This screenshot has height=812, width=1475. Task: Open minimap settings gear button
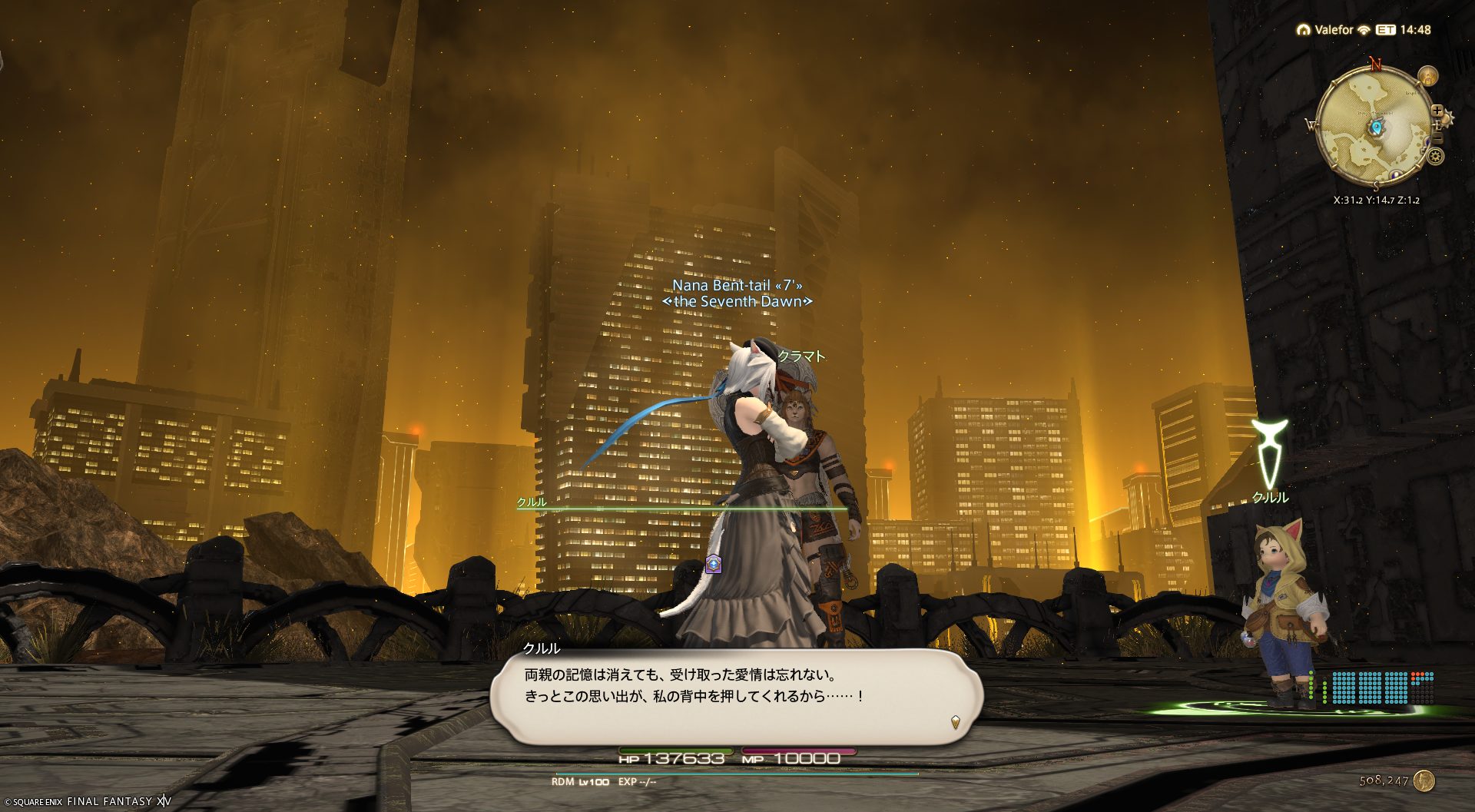click(1435, 157)
